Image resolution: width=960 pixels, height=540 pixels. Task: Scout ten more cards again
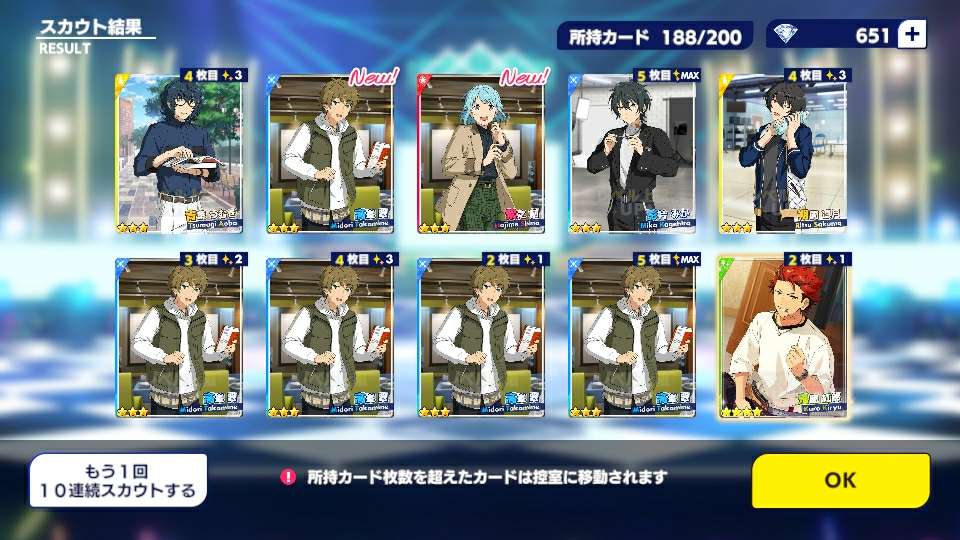point(118,480)
